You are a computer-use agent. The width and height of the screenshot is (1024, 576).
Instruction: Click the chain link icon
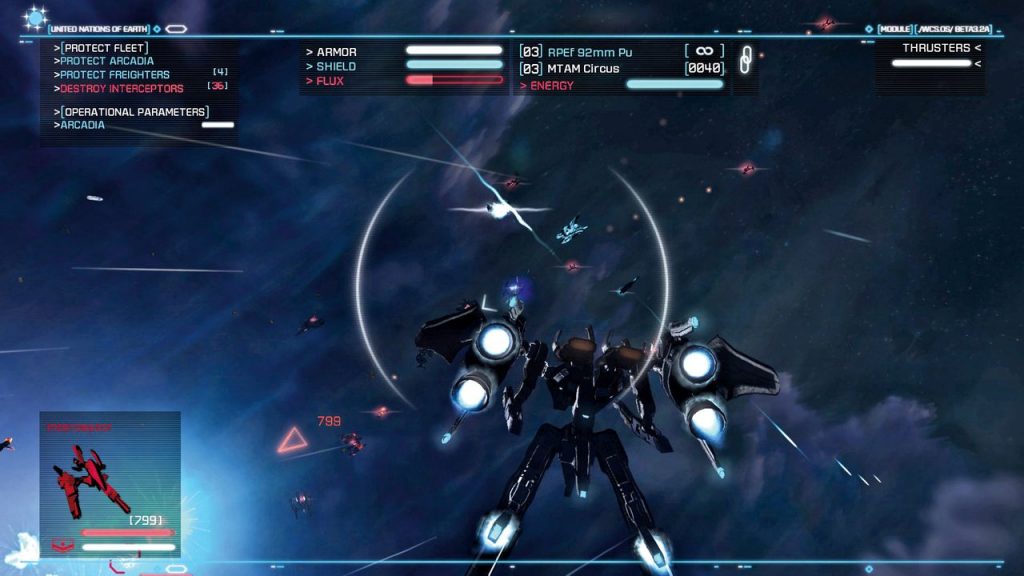coord(745,60)
